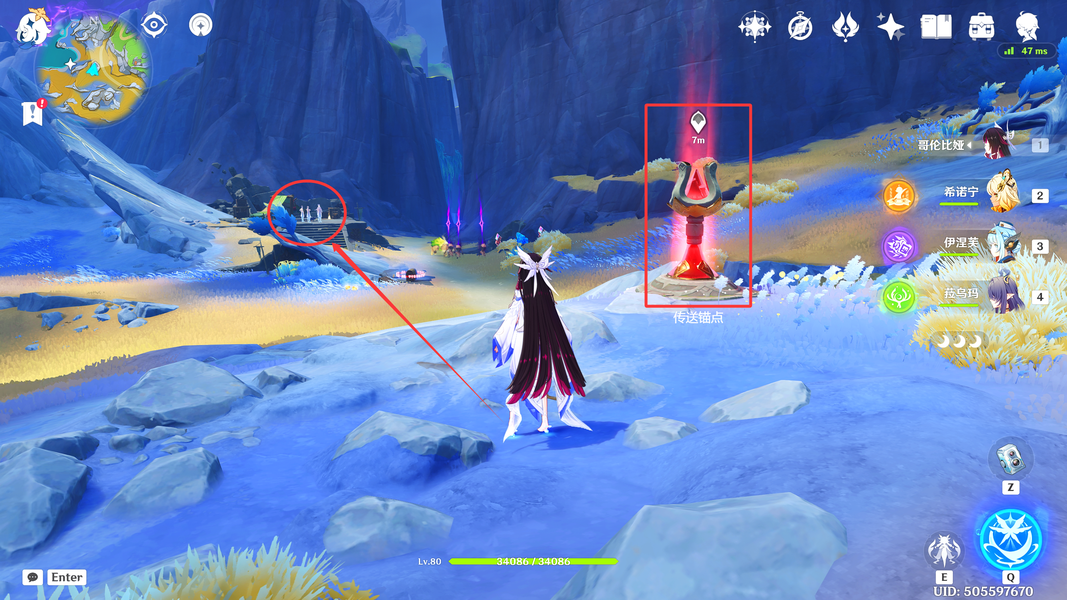Open the character profile head icon
Image resolution: width=1067 pixels, height=600 pixels.
pyautogui.click(x=1027, y=27)
